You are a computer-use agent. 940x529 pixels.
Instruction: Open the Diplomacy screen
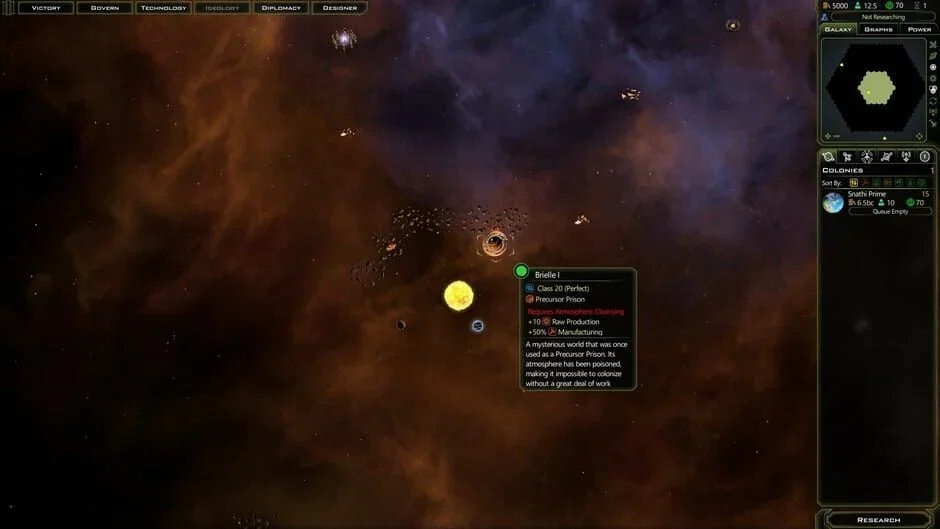[281, 8]
